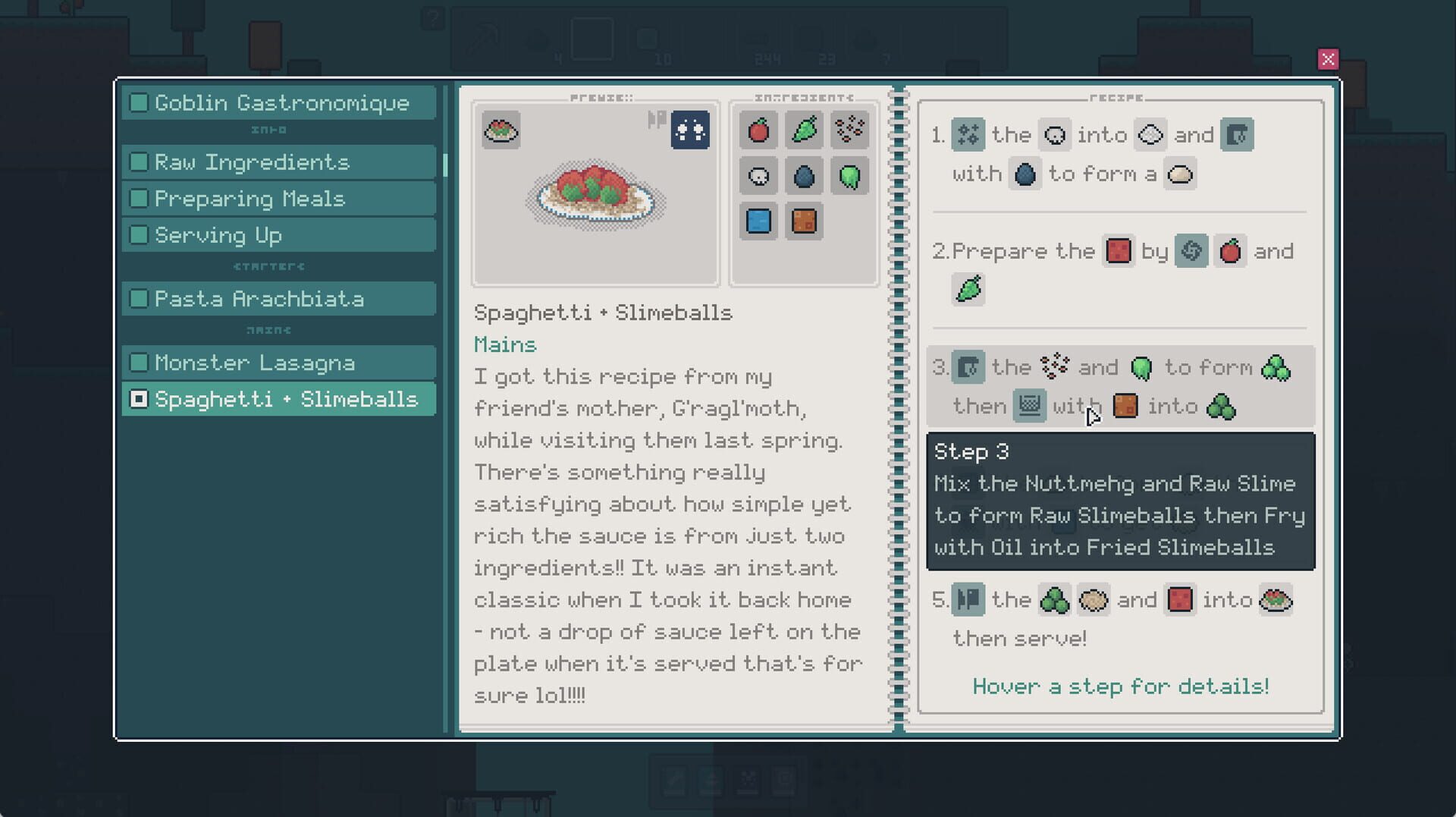This screenshot has width=1456, height=817.
Task: Click the frying pan icon in step 3
Action: point(1029,406)
